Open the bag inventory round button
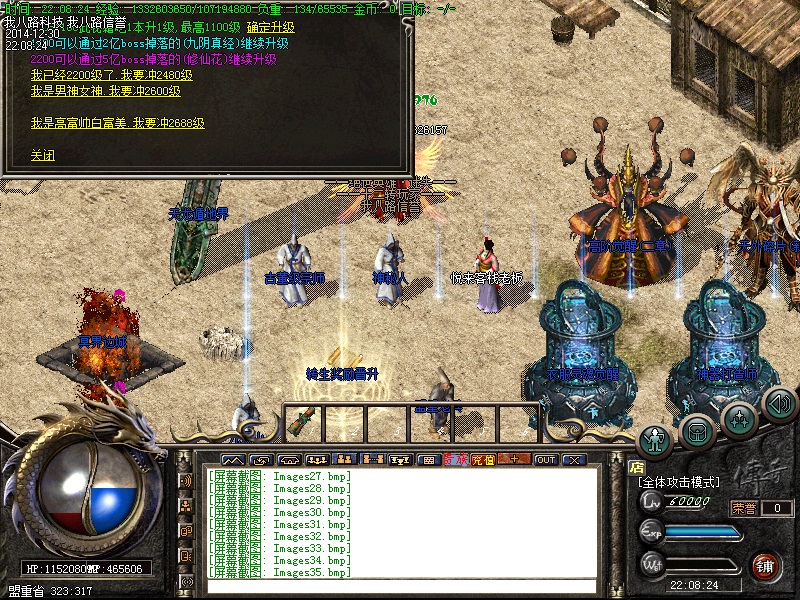 (697, 430)
